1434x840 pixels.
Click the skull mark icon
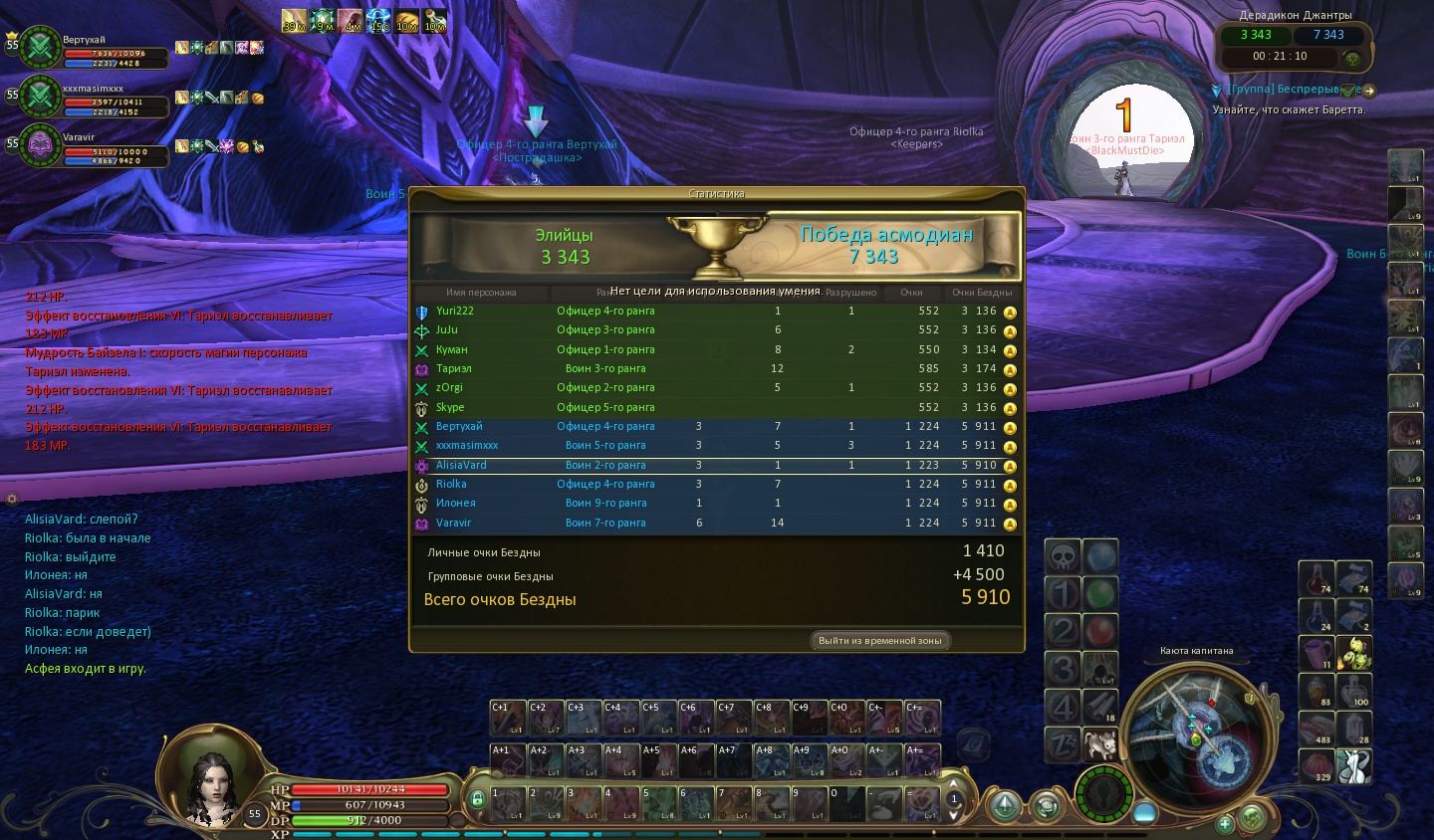(x=1063, y=557)
